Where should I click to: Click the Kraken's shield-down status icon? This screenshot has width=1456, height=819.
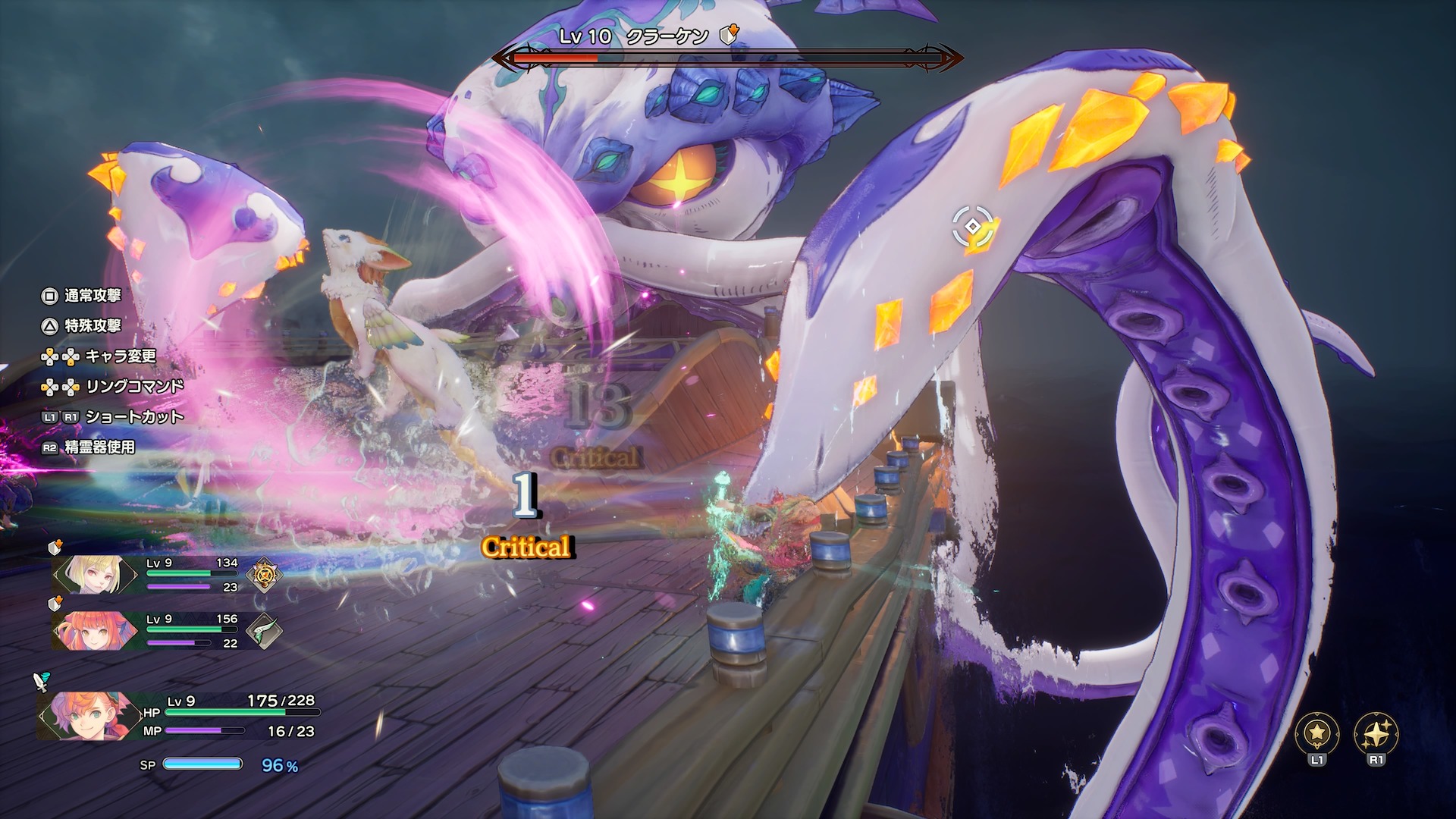click(729, 35)
